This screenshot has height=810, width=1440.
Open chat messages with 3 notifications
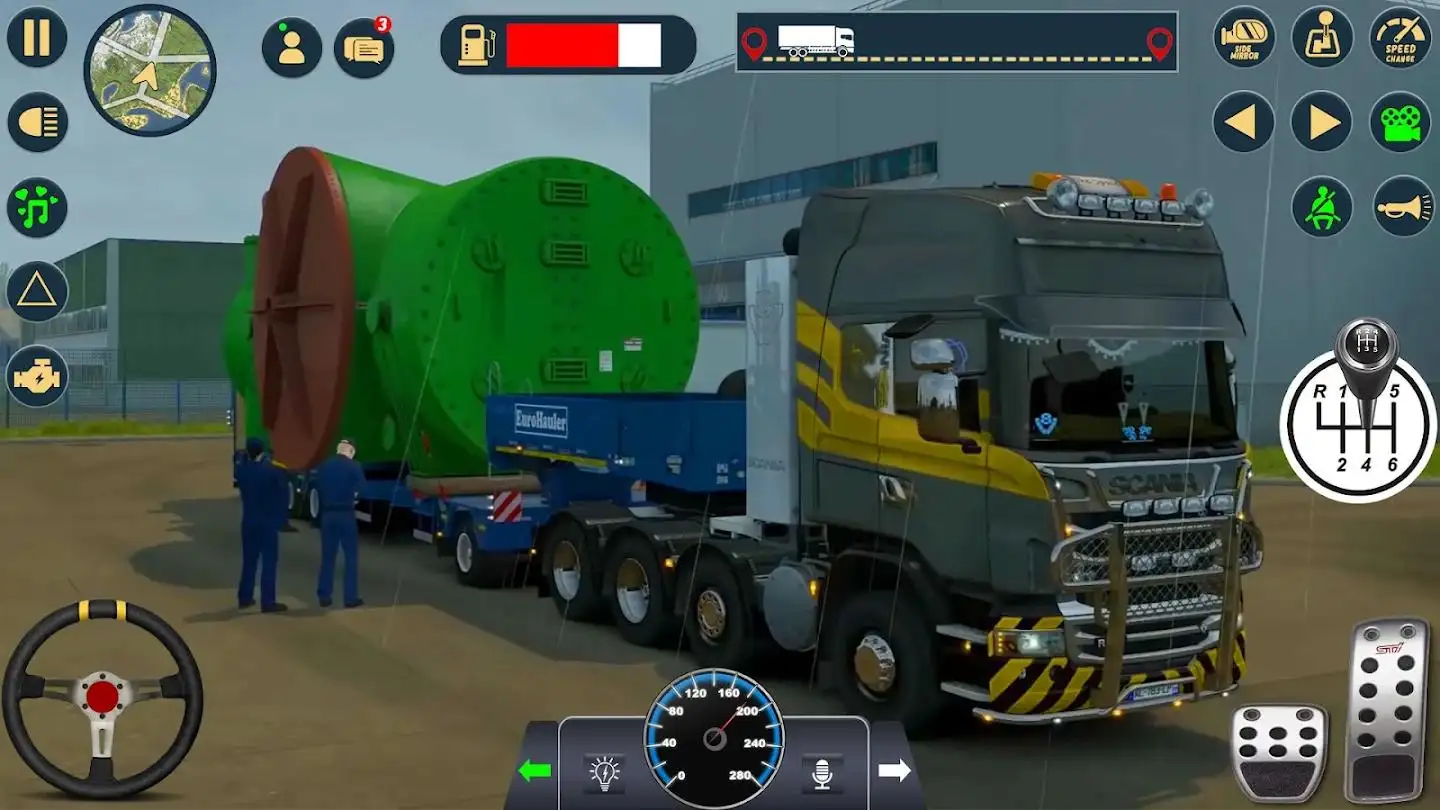[364, 47]
